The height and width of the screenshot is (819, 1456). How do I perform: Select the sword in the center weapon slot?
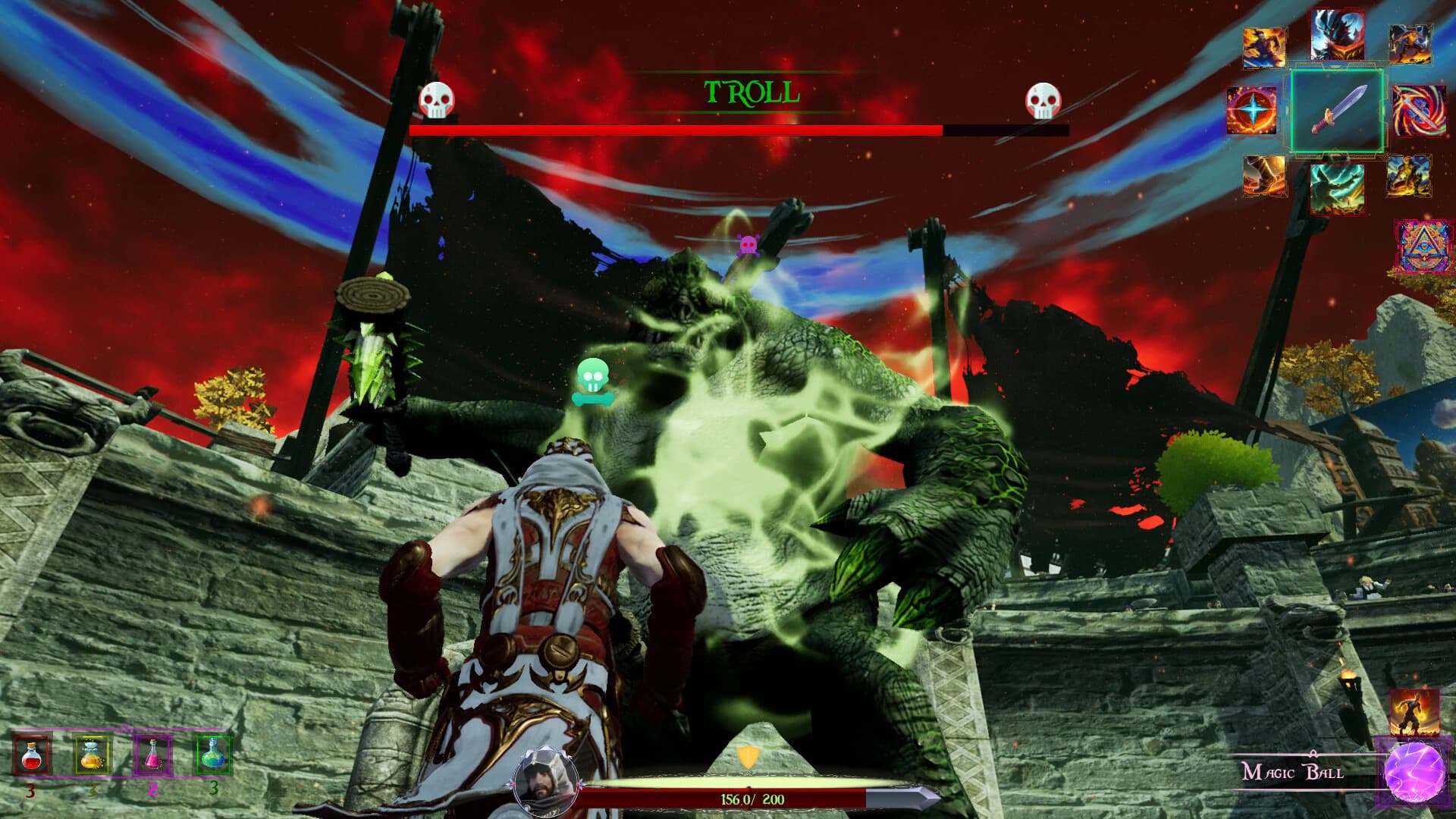1338,111
